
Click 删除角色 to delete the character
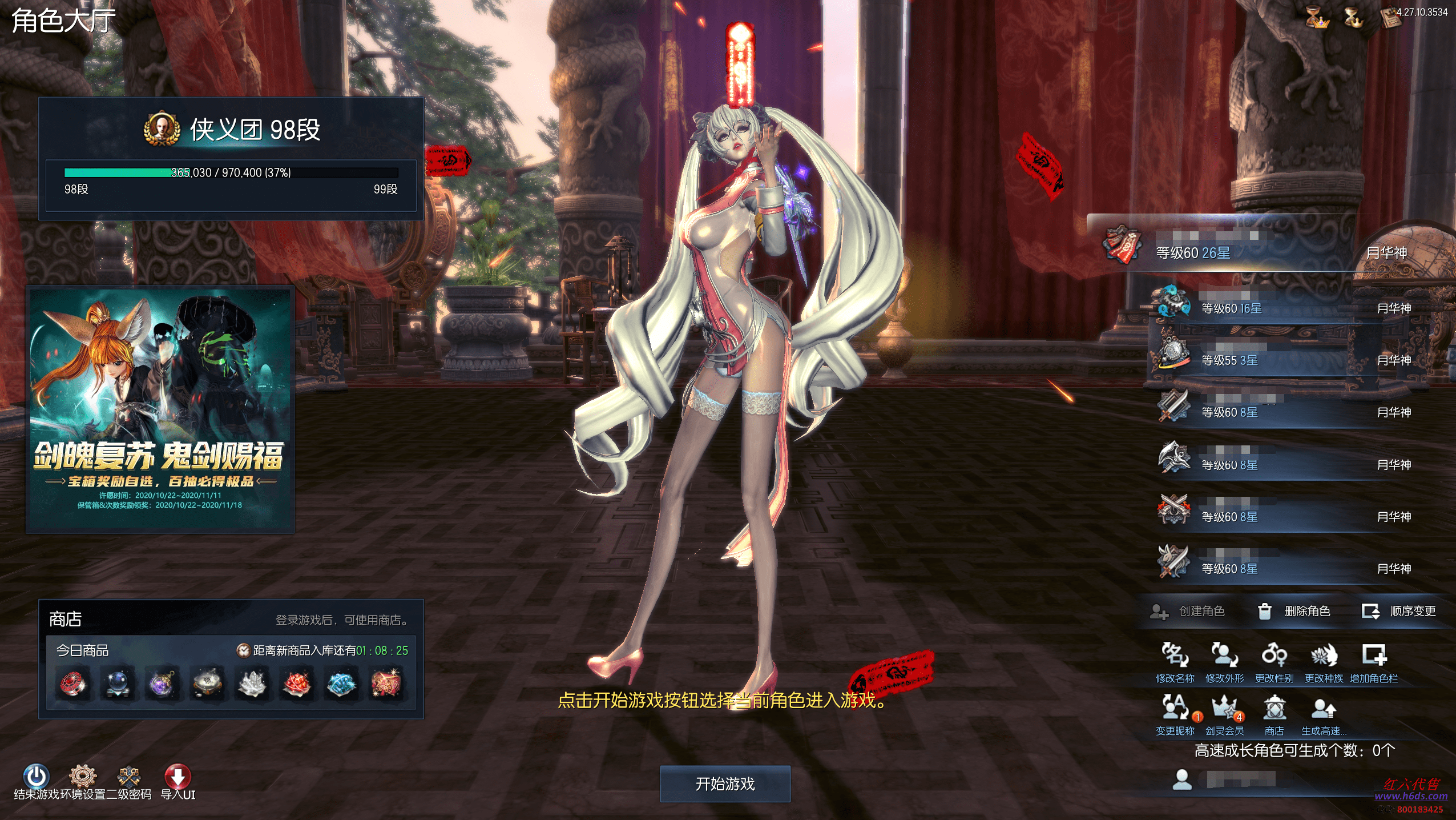pos(1294,611)
